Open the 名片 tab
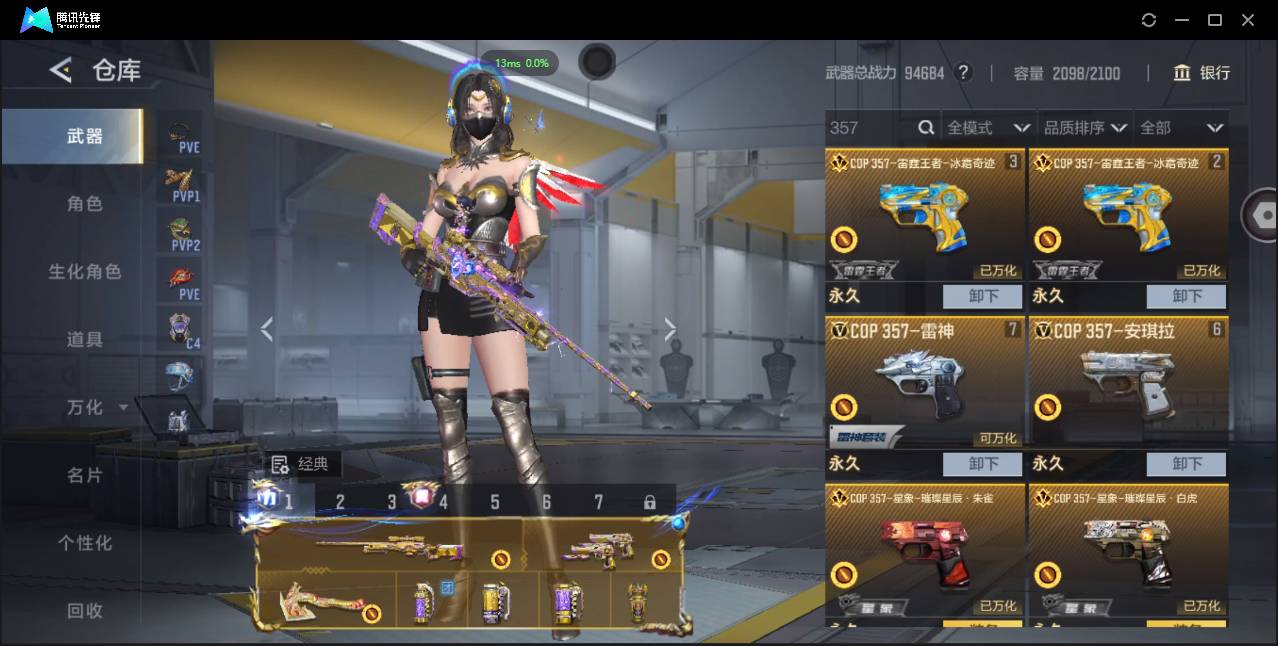This screenshot has height=646, width=1278. point(84,475)
